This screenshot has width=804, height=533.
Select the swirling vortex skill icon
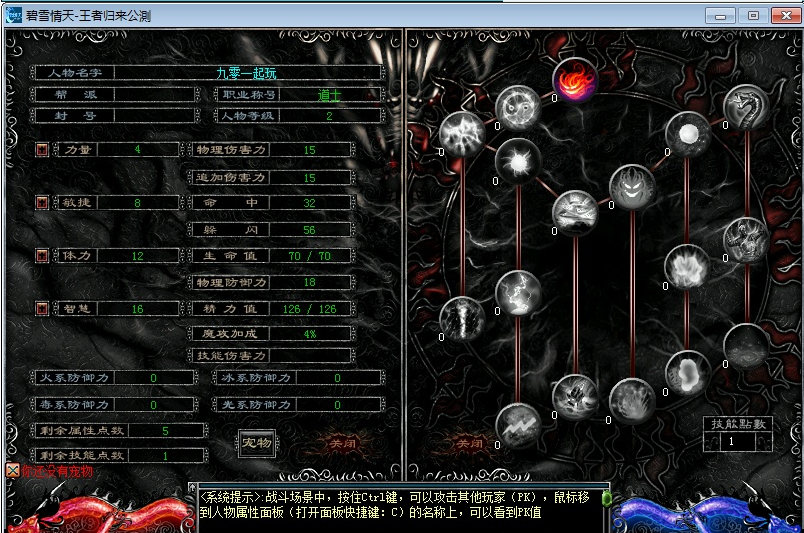[518, 107]
